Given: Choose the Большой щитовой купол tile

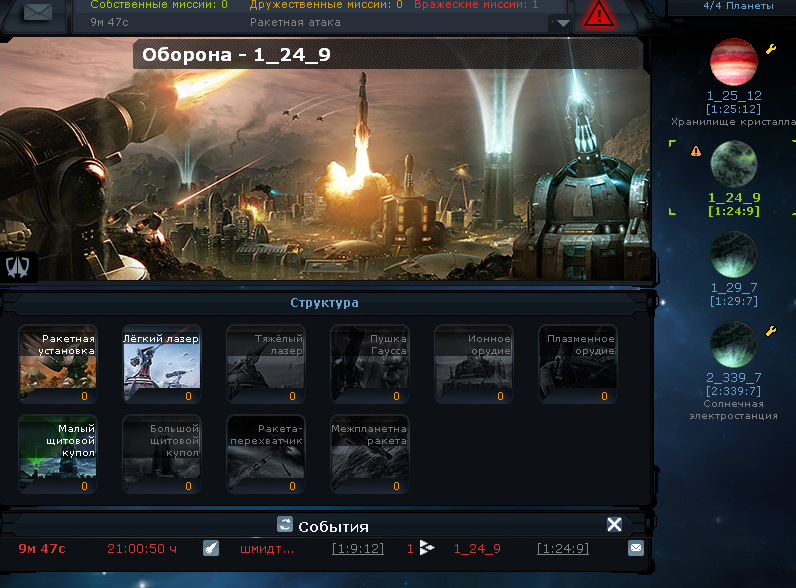Looking at the screenshot, I should (x=161, y=453).
